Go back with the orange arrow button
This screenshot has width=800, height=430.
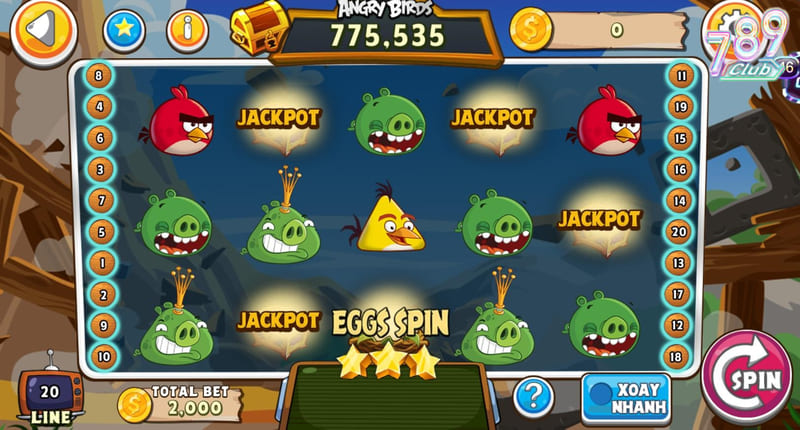pyautogui.click(x=43, y=30)
